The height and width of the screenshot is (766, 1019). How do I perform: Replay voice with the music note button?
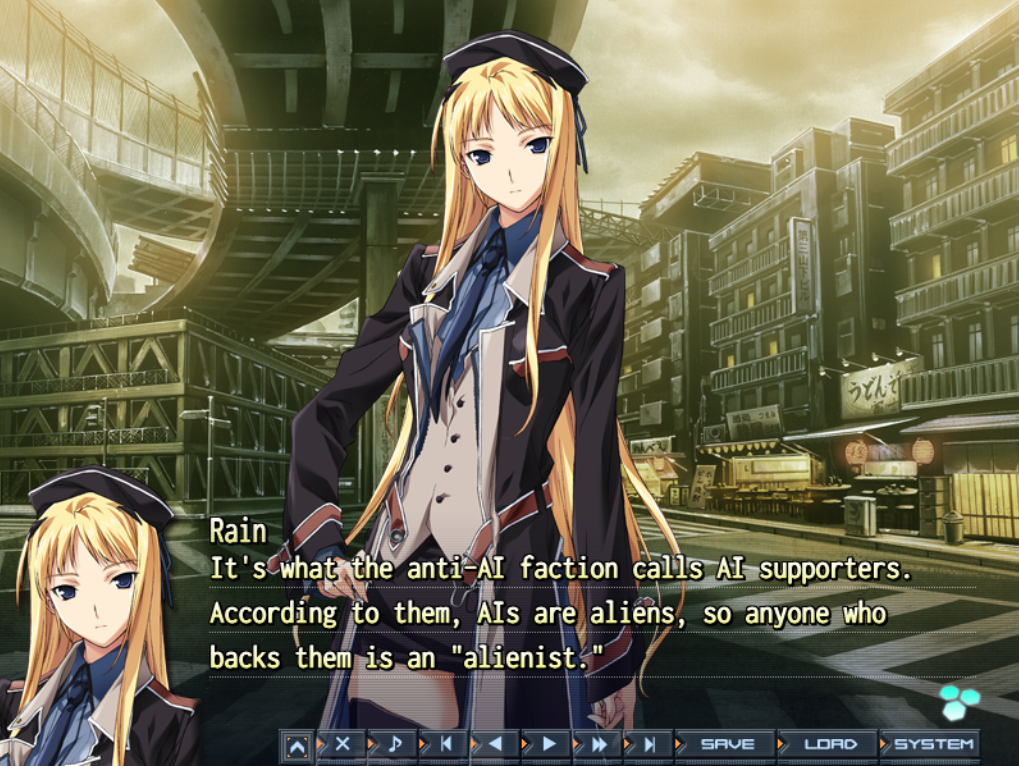pos(394,744)
